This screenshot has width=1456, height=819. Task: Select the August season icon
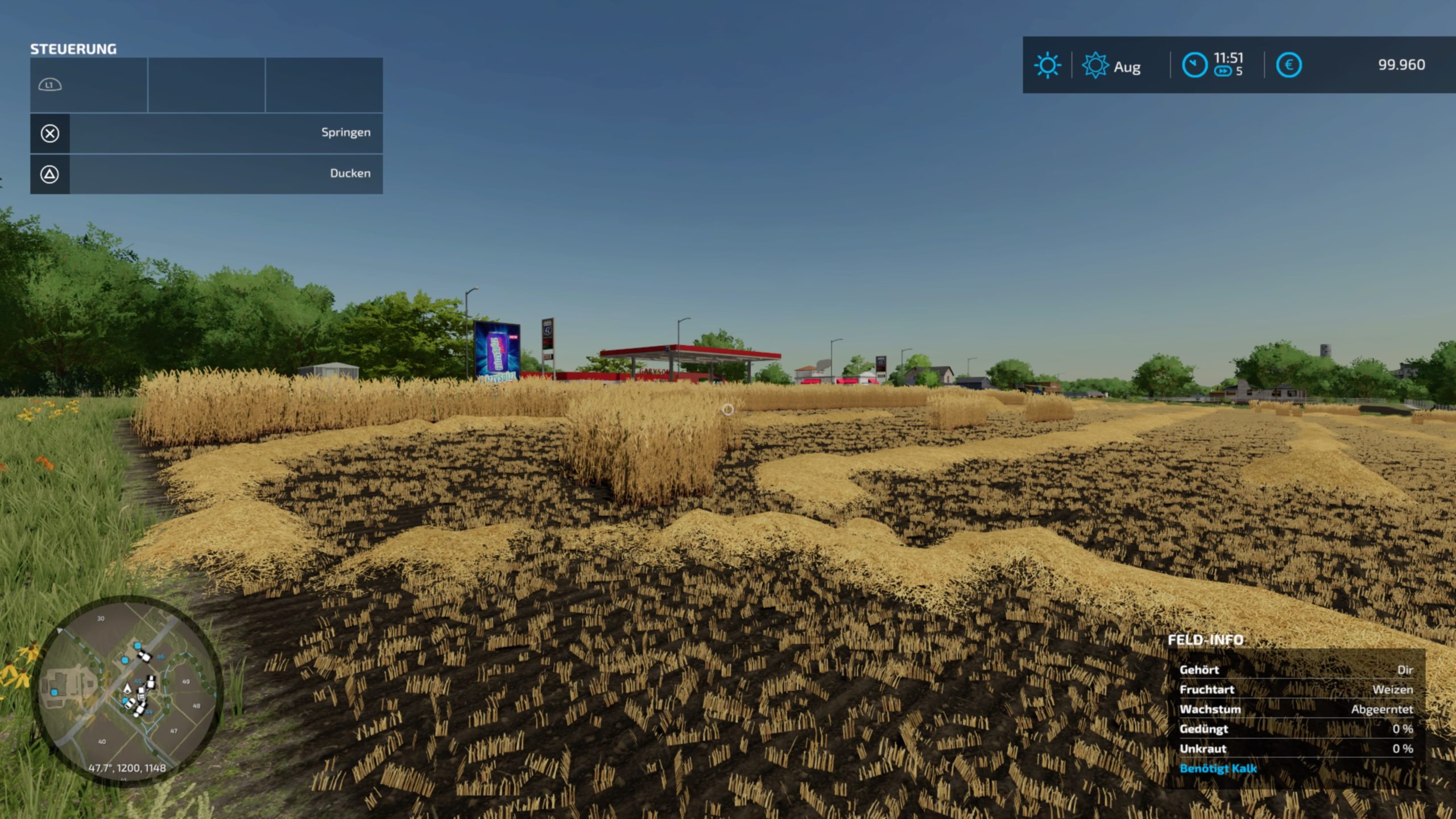coord(1095,65)
